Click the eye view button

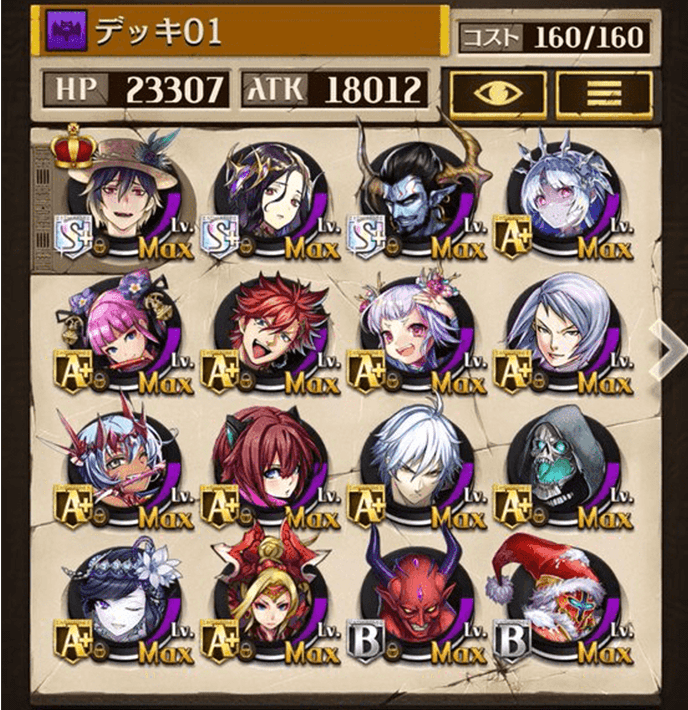coord(498,92)
